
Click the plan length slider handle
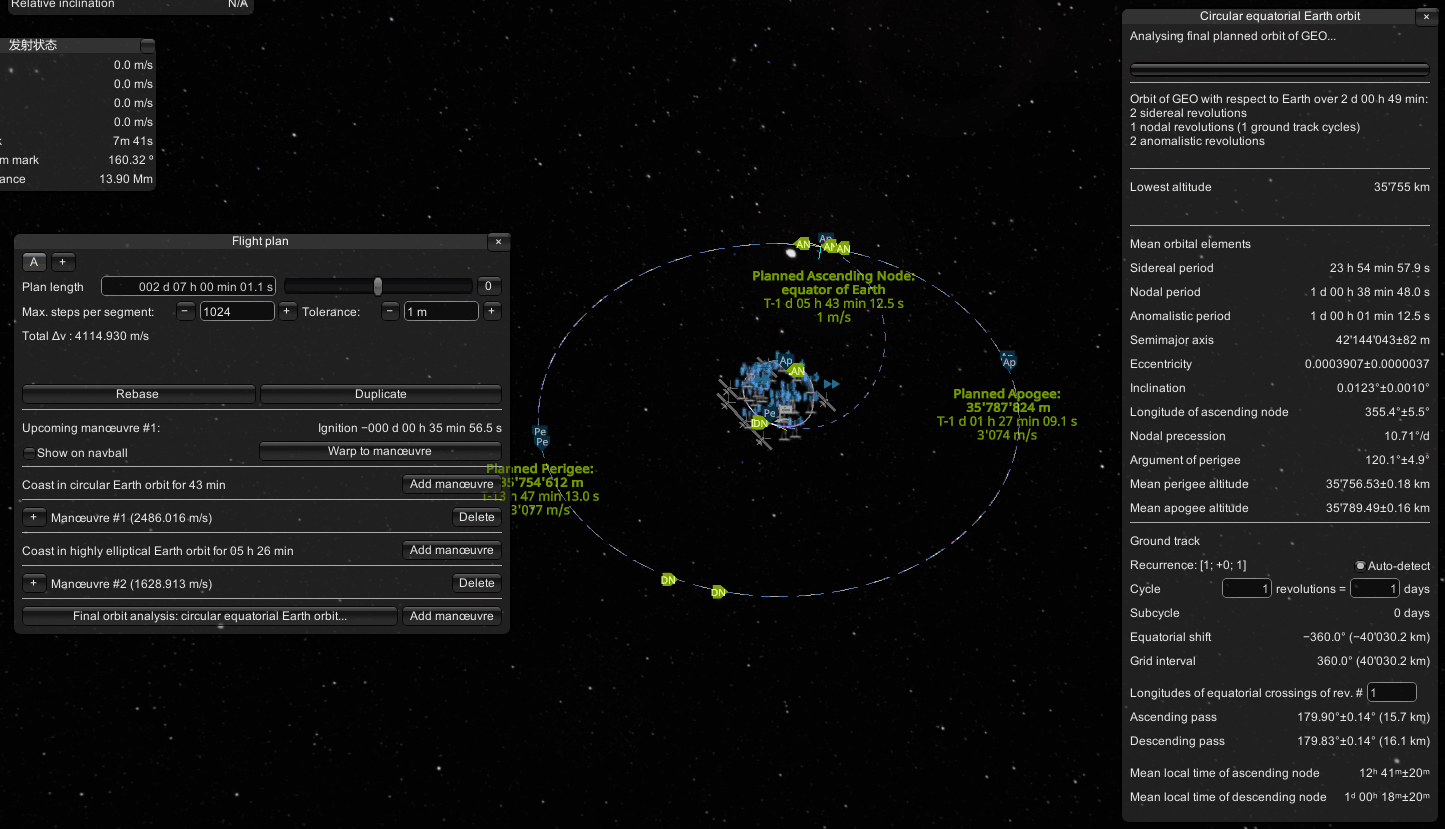pos(378,287)
